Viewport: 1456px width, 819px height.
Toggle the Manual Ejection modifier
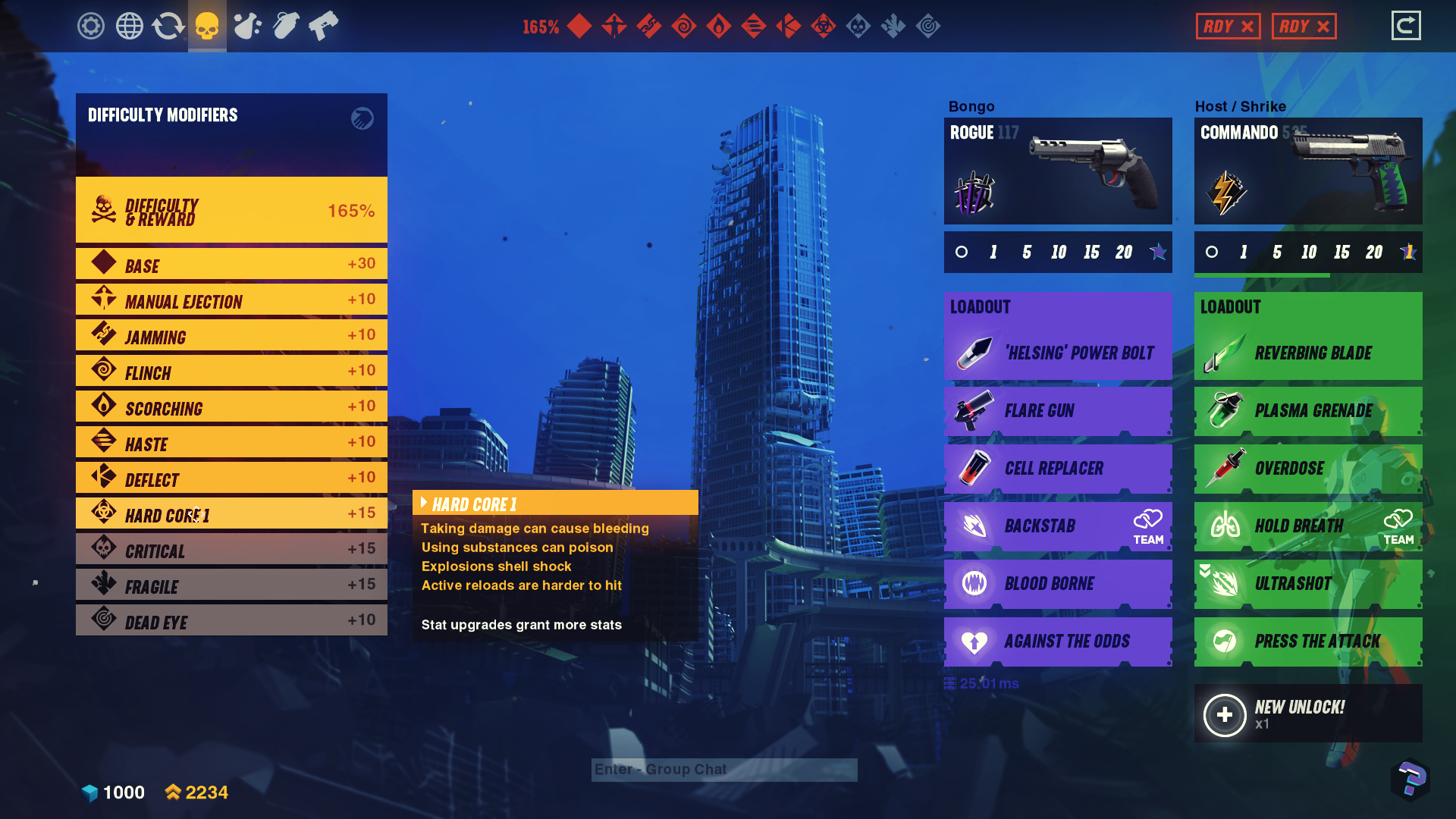pos(231,300)
